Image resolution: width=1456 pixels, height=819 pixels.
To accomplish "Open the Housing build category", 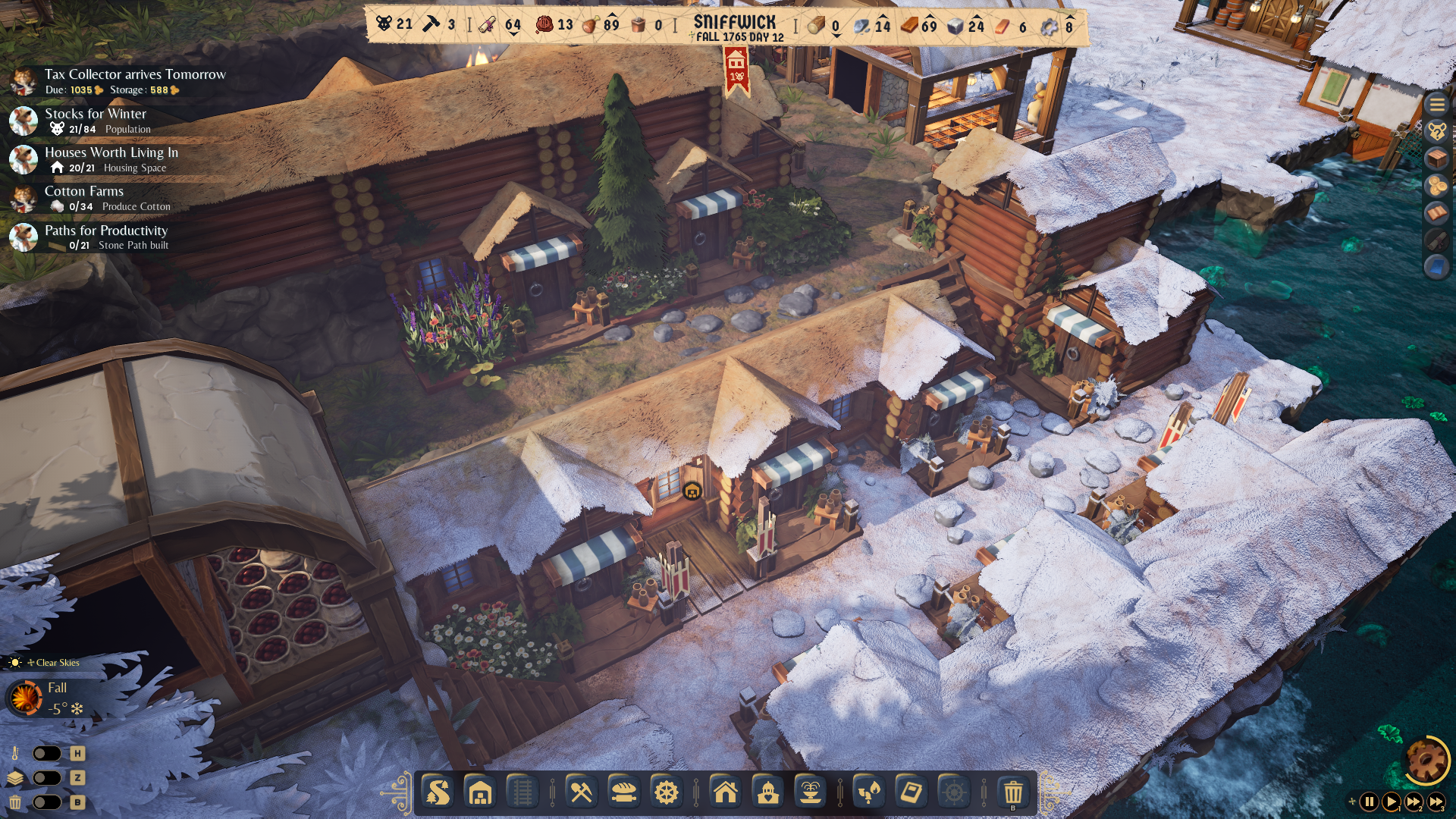I will [726, 794].
